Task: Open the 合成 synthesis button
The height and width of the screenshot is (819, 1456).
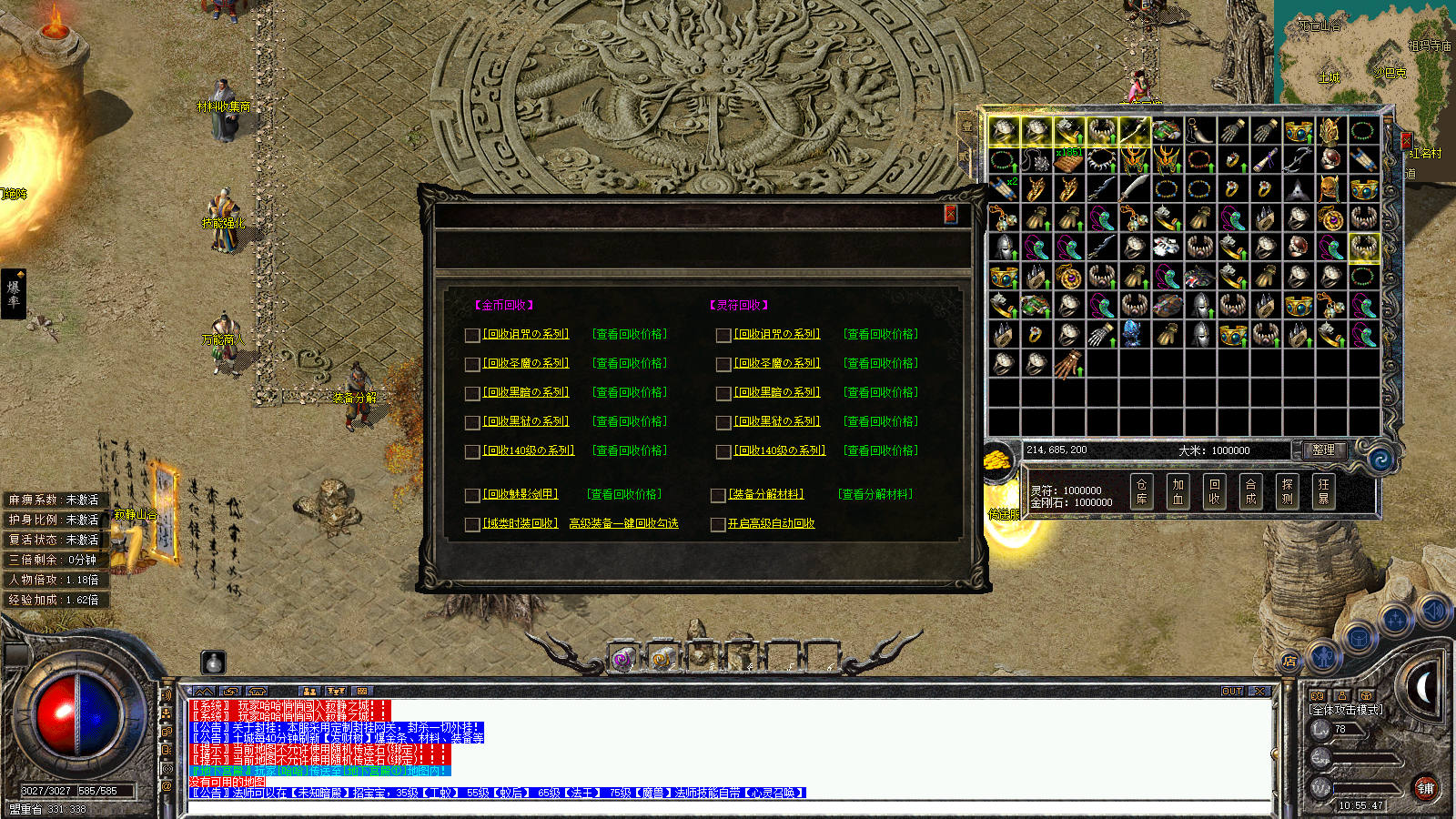Action: coord(1250,491)
